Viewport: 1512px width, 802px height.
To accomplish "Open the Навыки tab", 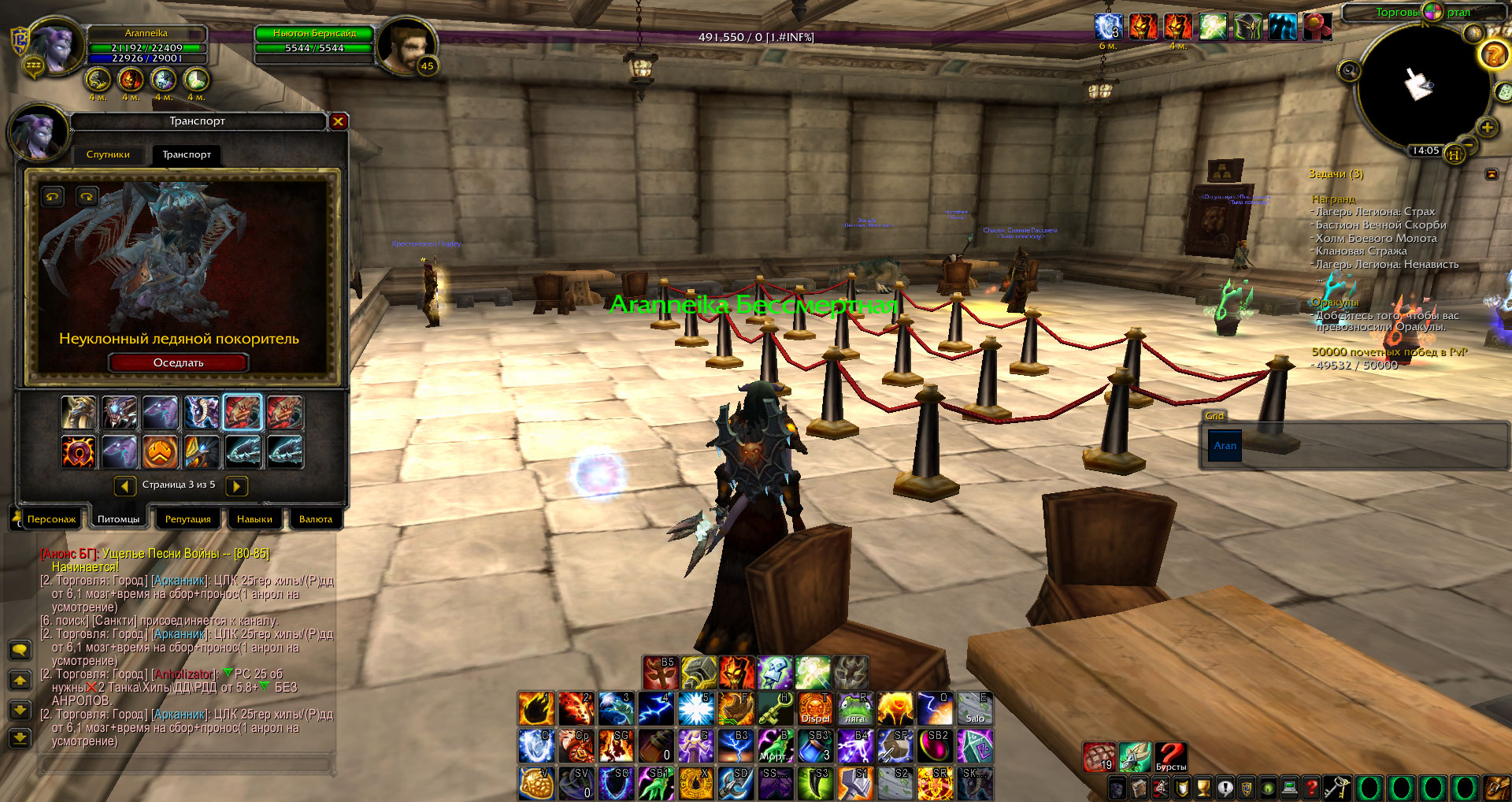I will tap(254, 519).
